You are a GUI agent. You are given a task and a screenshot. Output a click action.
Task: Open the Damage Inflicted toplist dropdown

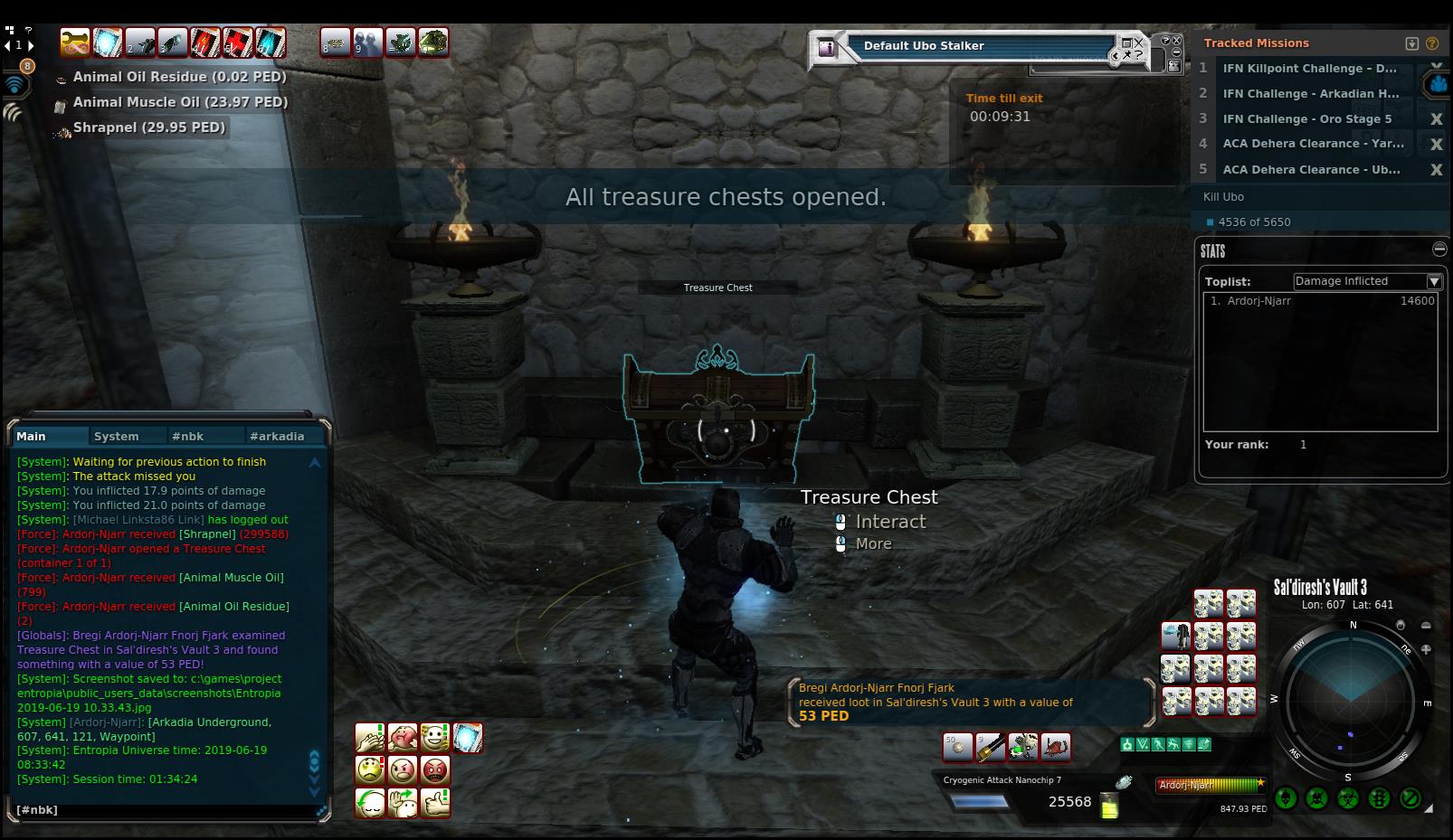pyautogui.click(x=1434, y=281)
